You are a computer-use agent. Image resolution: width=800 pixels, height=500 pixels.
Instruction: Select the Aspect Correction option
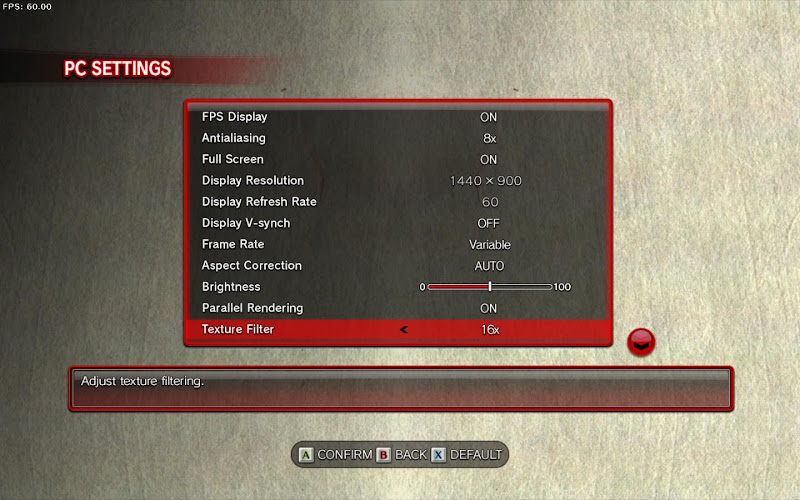click(x=396, y=266)
